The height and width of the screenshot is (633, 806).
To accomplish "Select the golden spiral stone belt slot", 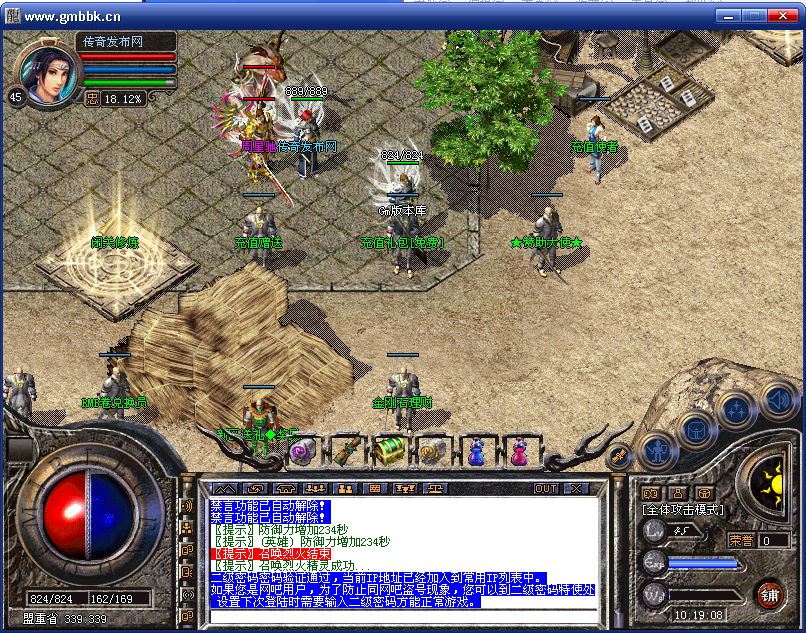I will tap(432, 451).
